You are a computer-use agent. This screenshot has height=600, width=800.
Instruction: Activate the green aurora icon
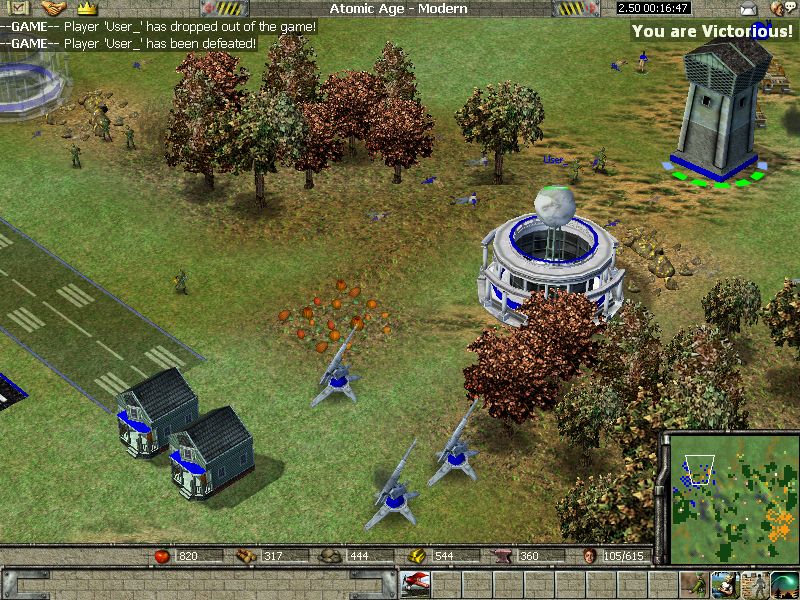tap(783, 583)
